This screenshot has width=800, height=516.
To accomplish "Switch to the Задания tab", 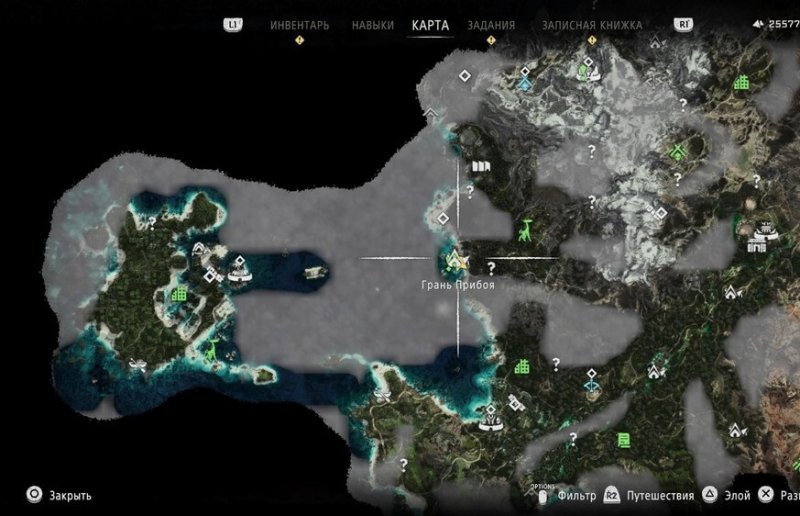I will point(491,25).
